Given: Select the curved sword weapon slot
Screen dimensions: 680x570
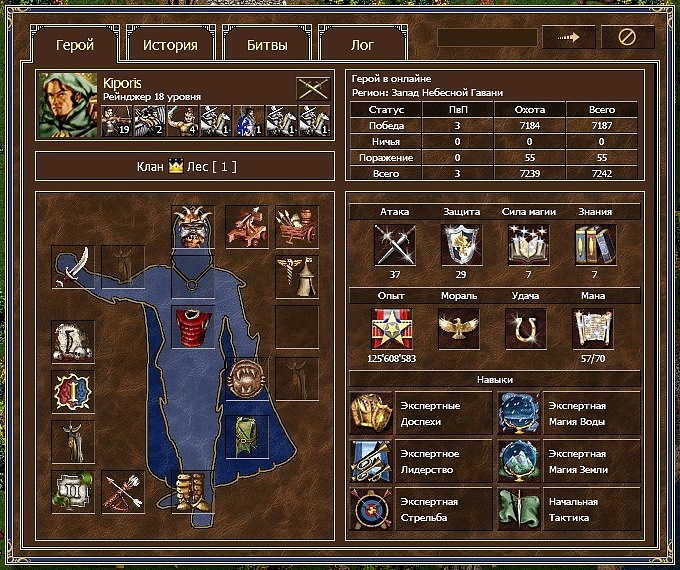Looking at the screenshot, I should click(x=73, y=266).
